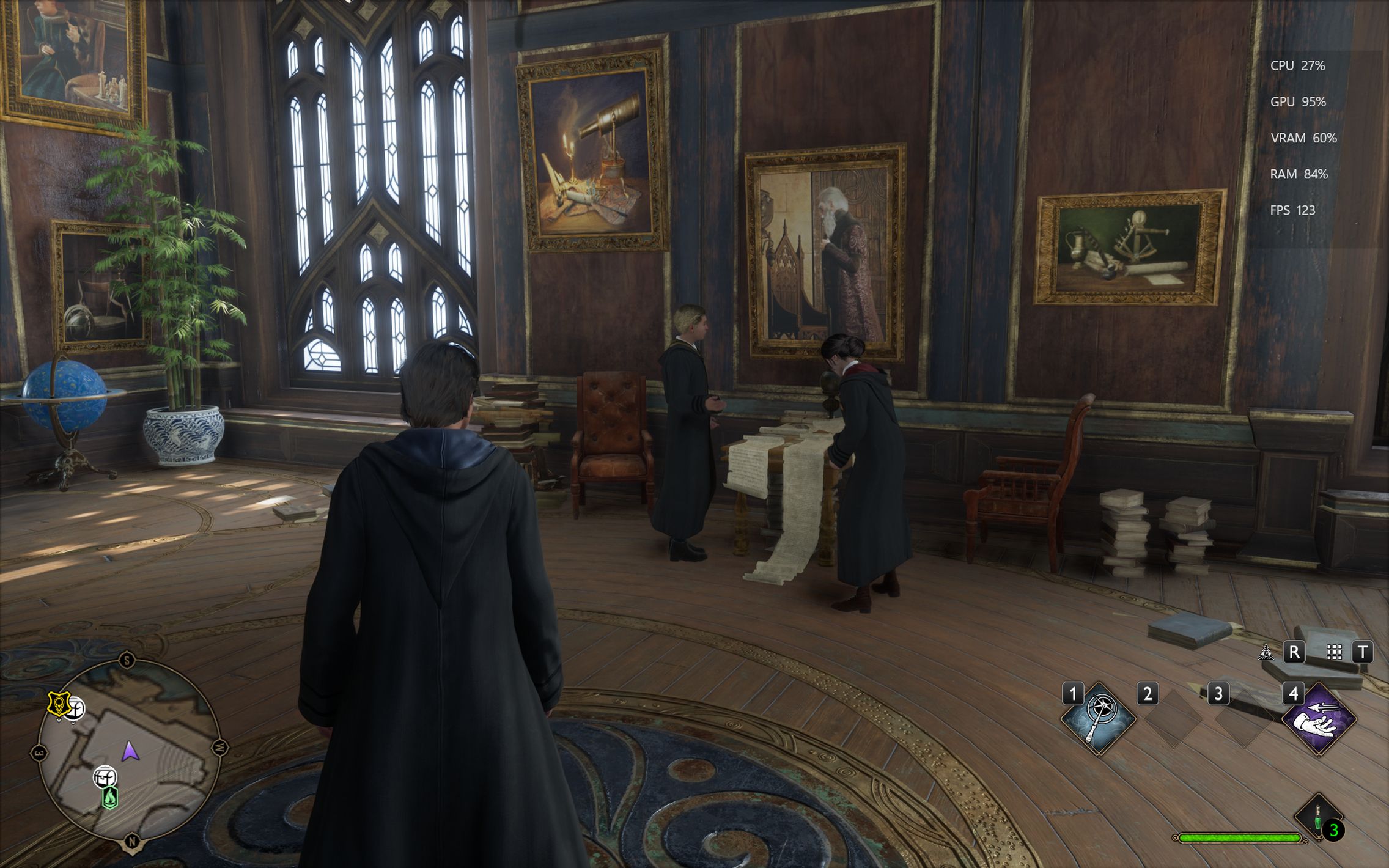
Task: Click the purple player arrow on minimap
Action: pyautogui.click(x=130, y=751)
